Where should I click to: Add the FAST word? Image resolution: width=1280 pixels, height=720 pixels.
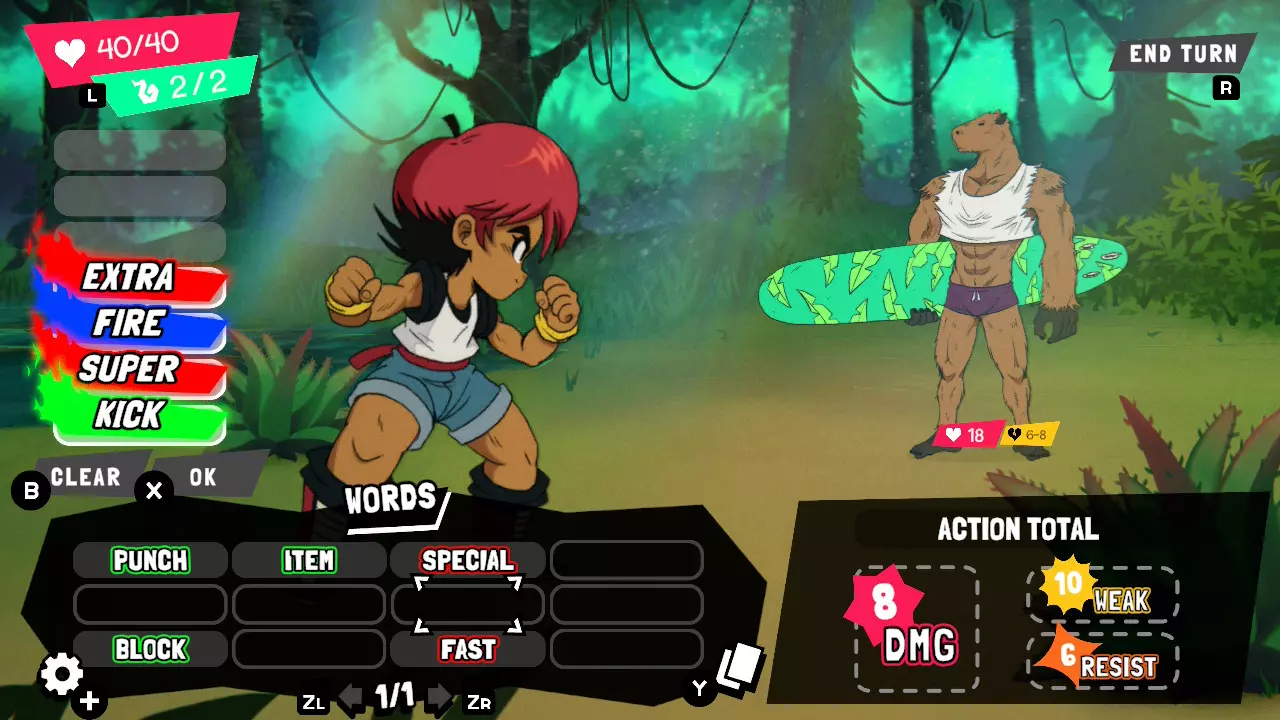(467, 649)
